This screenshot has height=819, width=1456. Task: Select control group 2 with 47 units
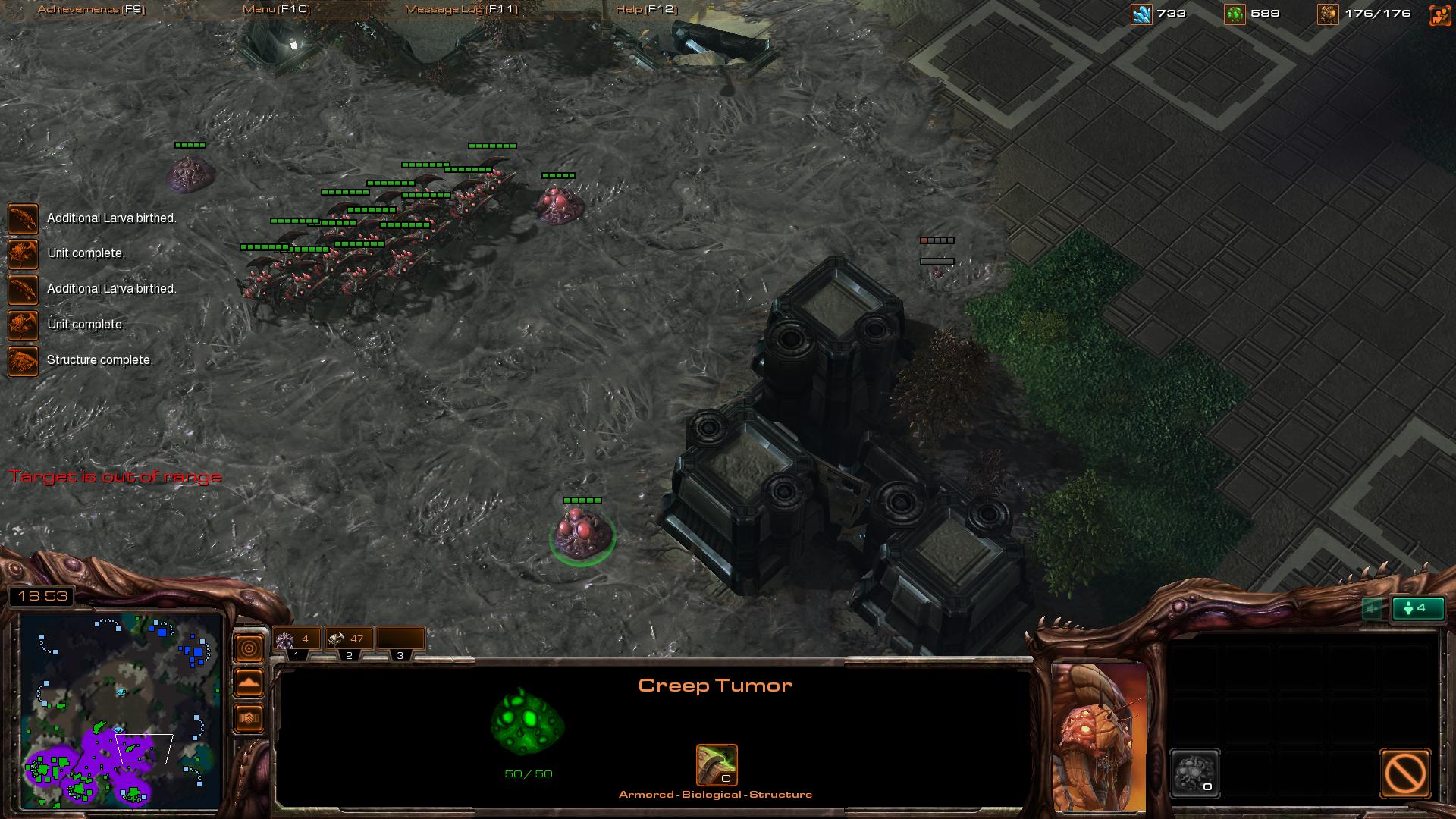pyautogui.click(x=348, y=641)
